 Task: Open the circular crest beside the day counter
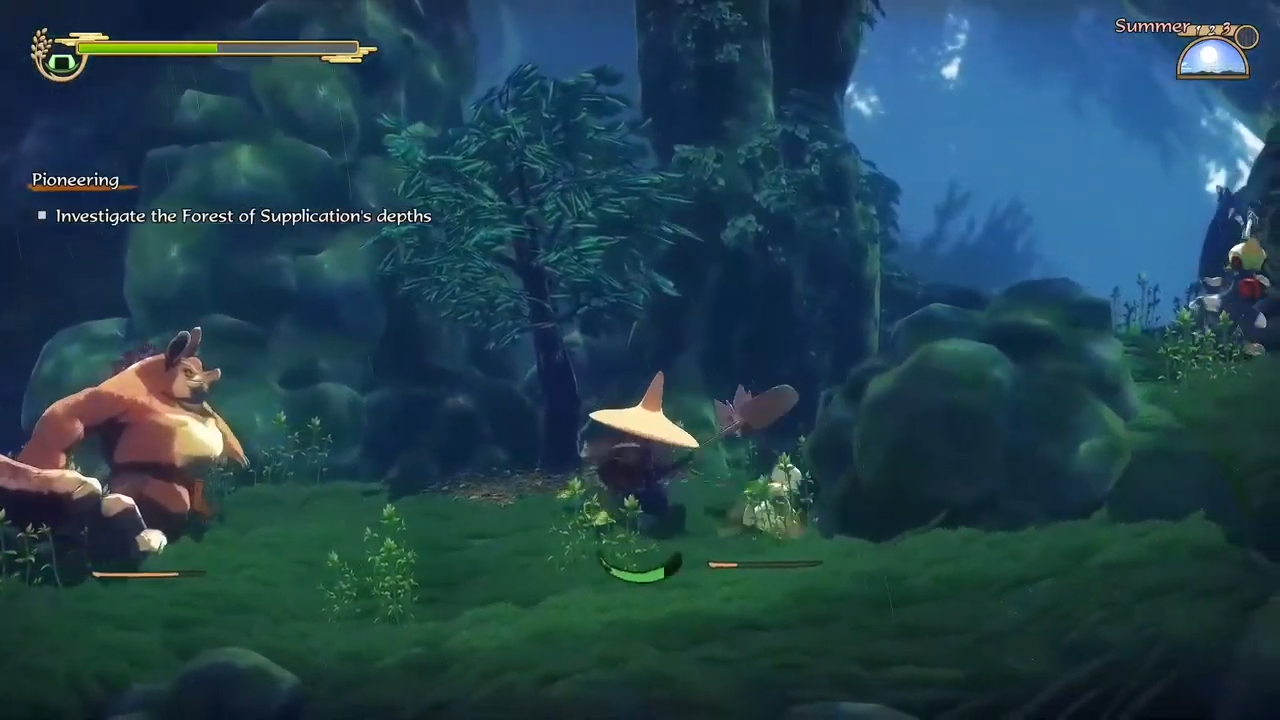(x=1246, y=36)
